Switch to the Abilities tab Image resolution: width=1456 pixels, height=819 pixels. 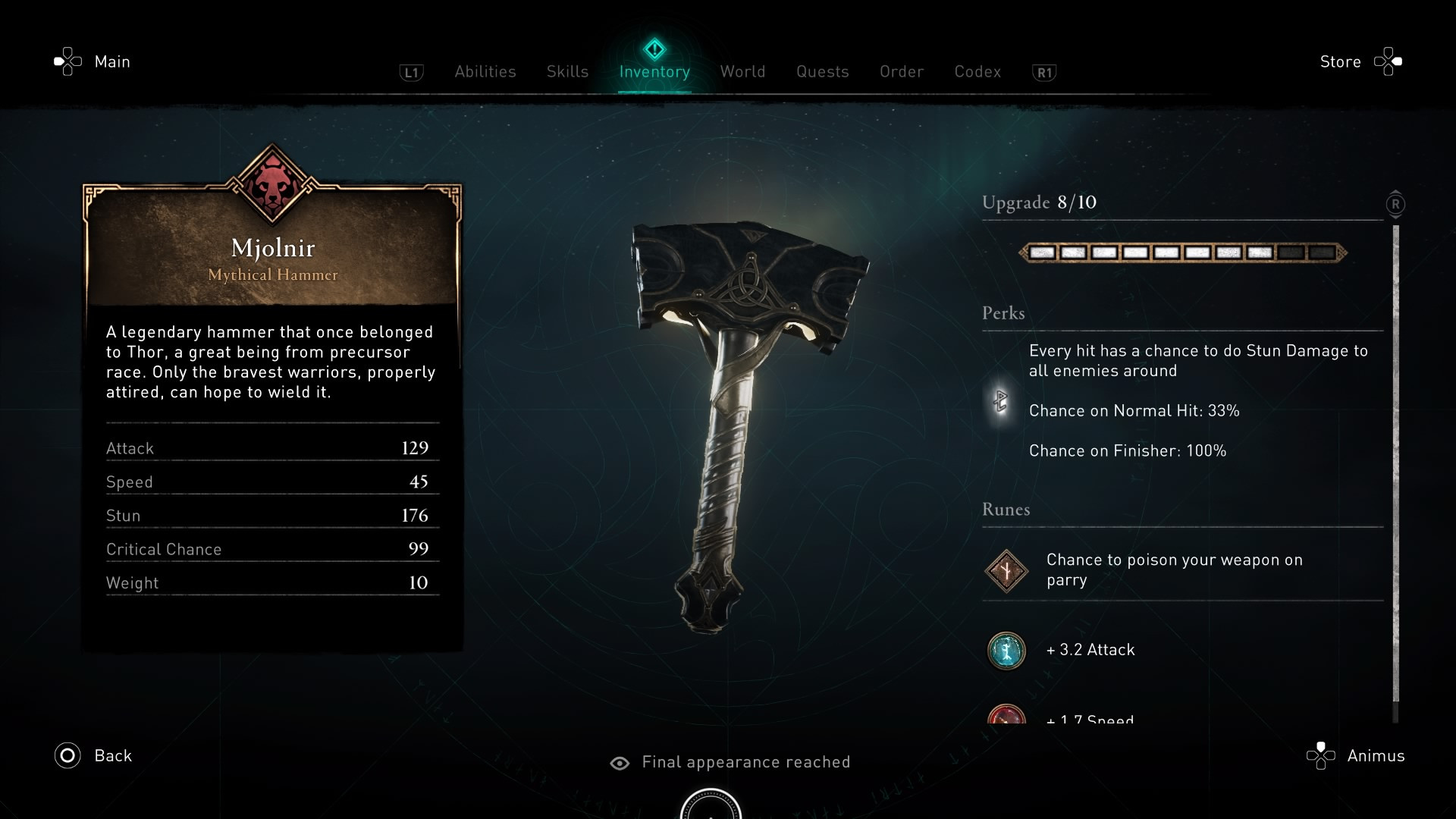point(485,71)
